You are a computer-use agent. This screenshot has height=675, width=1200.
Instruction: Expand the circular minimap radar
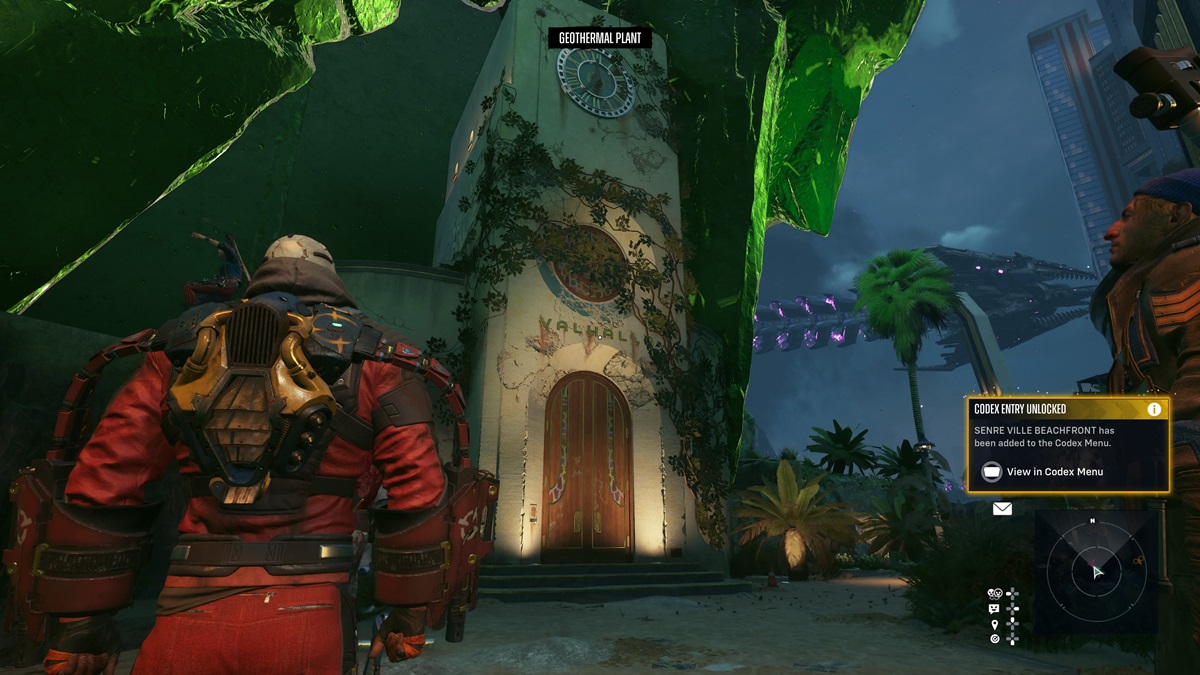click(1095, 572)
